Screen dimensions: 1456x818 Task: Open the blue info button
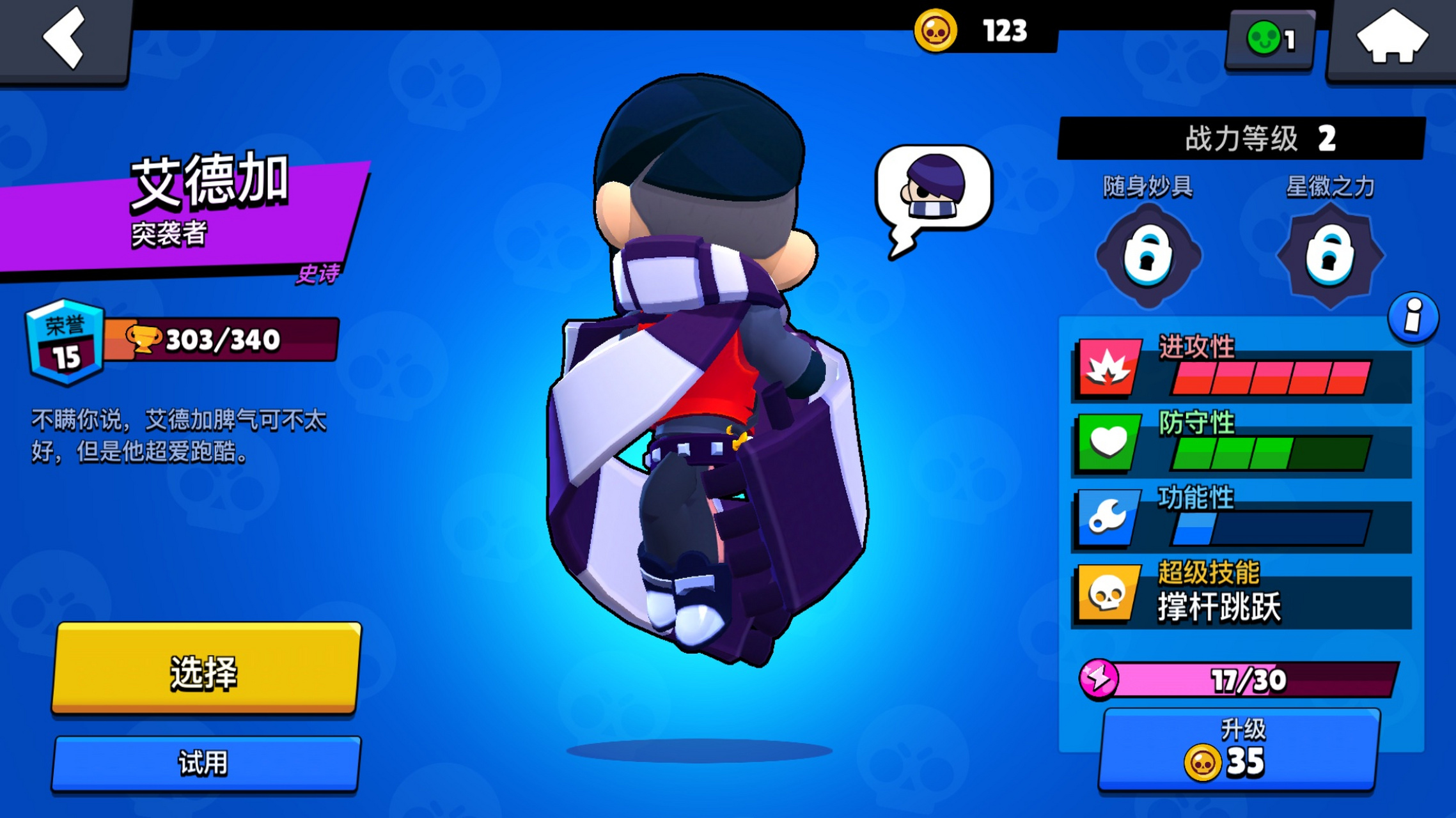click(1413, 318)
